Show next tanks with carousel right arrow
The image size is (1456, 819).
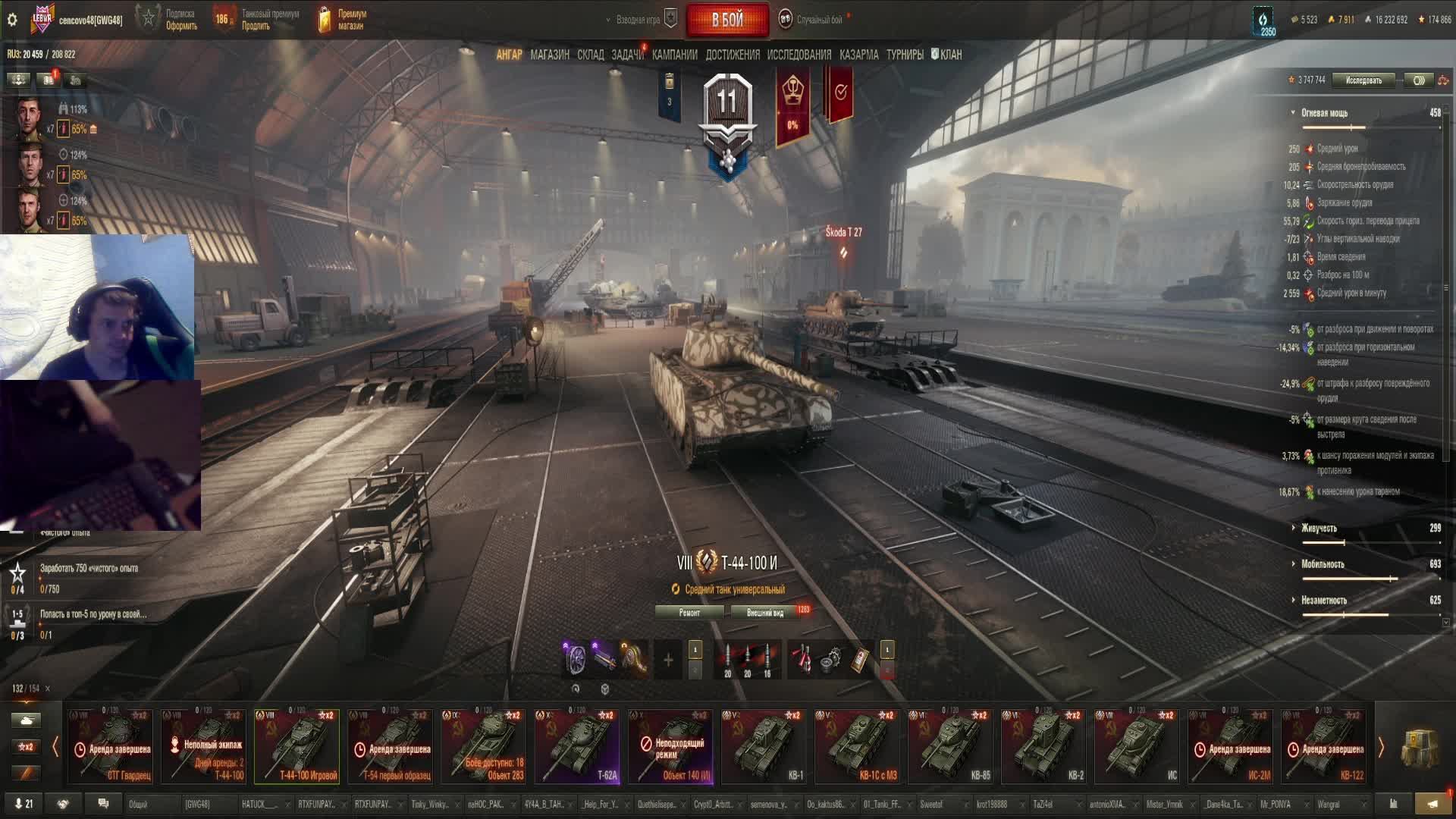coord(1381,748)
